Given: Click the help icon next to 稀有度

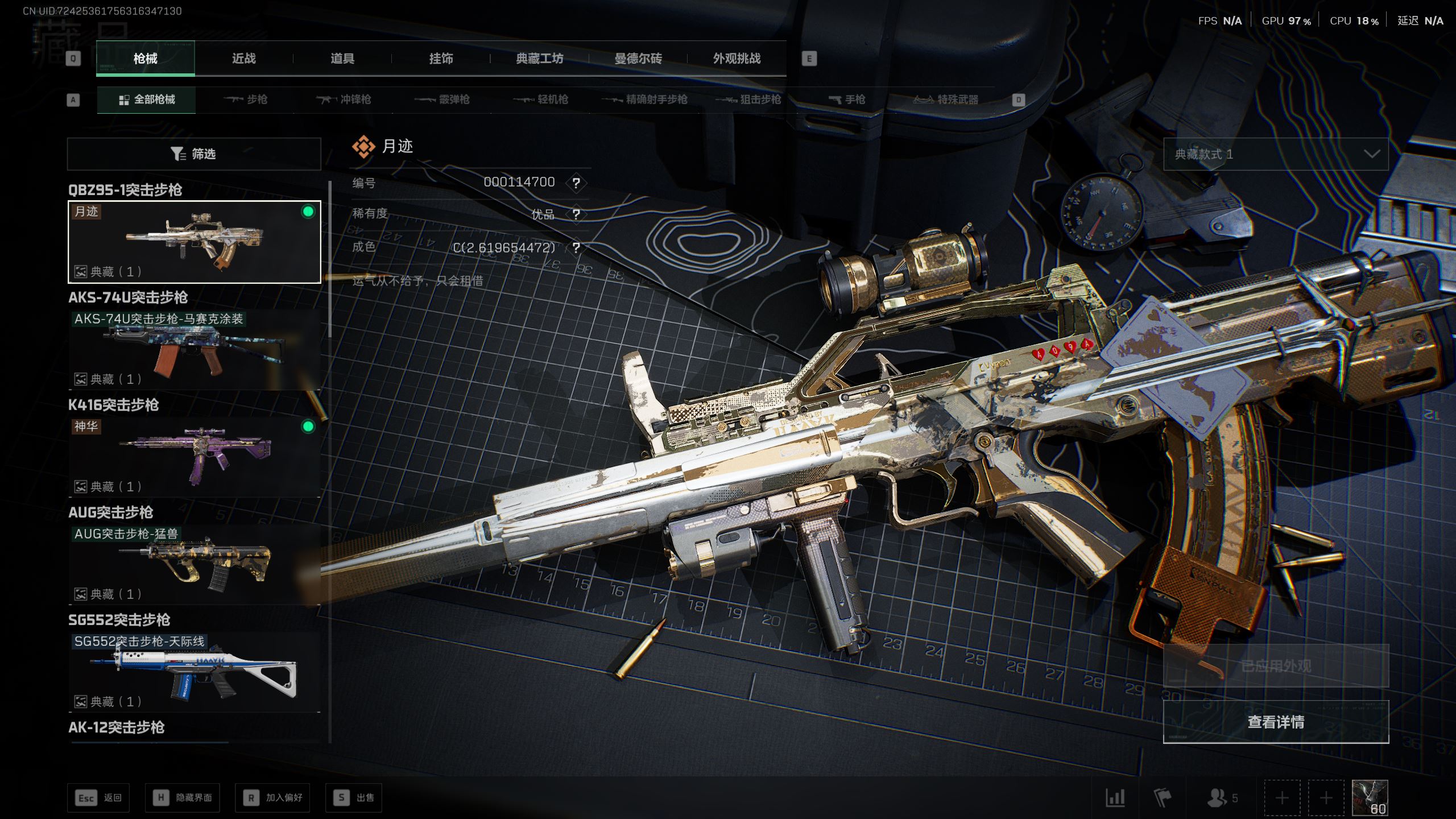Looking at the screenshot, I should click(576, 214).
